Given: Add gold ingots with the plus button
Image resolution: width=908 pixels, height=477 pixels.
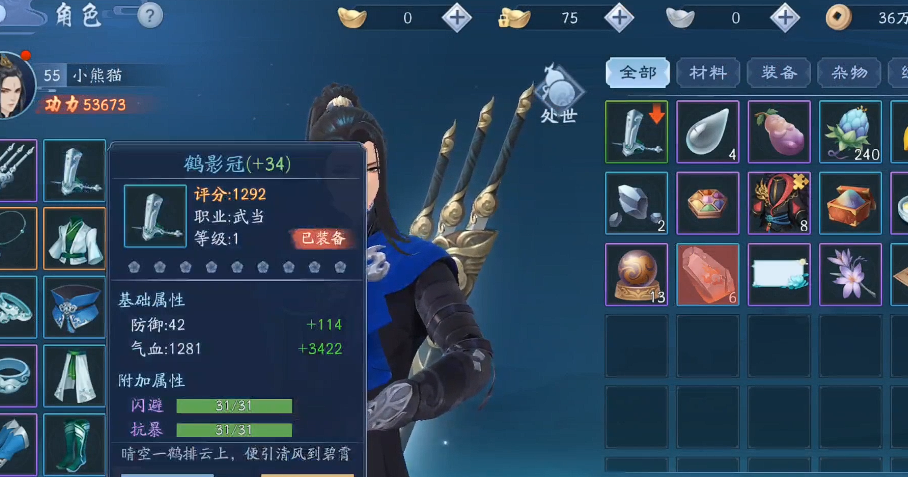Looking at the screenshot, I should (457, 17).
